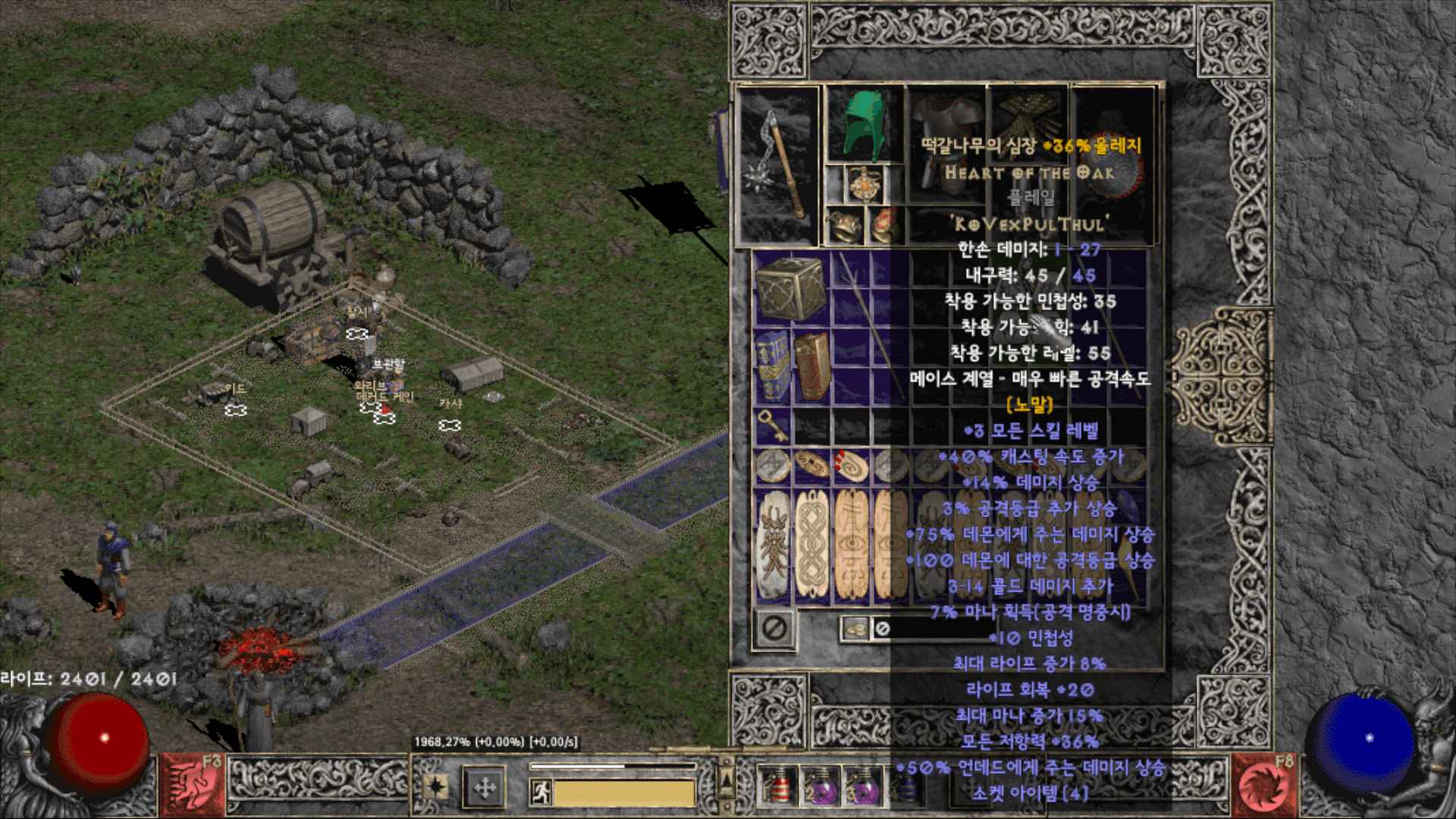Click the equipped amulet slot
This screenshot has height=819, width=1456.
[864, 182]
